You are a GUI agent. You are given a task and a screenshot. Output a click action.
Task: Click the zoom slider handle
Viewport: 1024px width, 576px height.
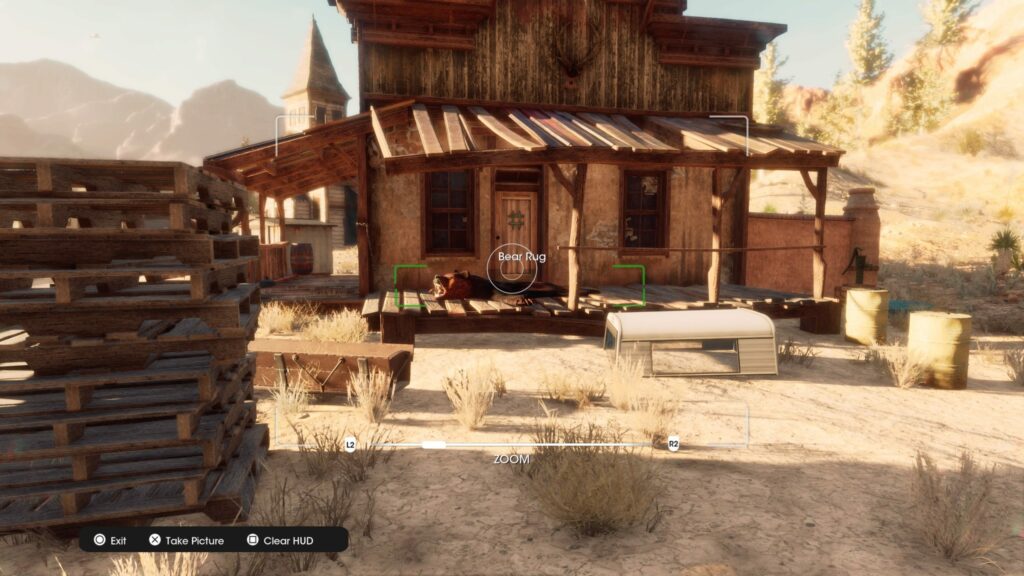(x=434, y=444)
